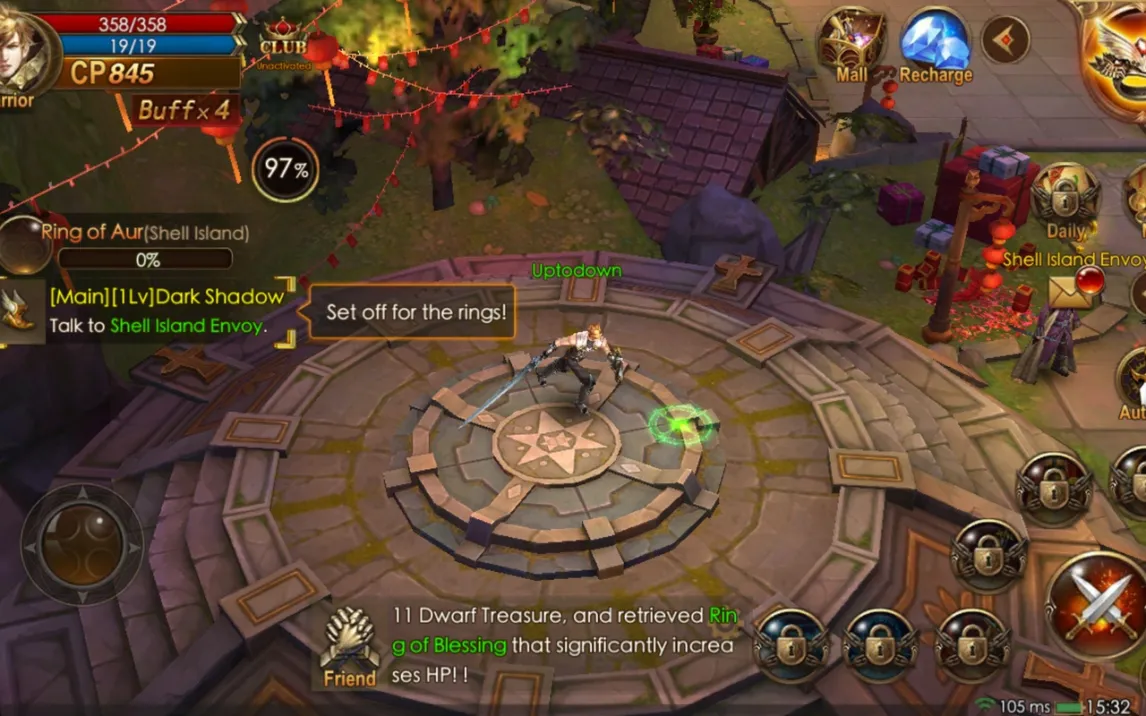Open the Daily activities icon
The height and width of the screenshot is (716, 1146).
coord(1065,200)
